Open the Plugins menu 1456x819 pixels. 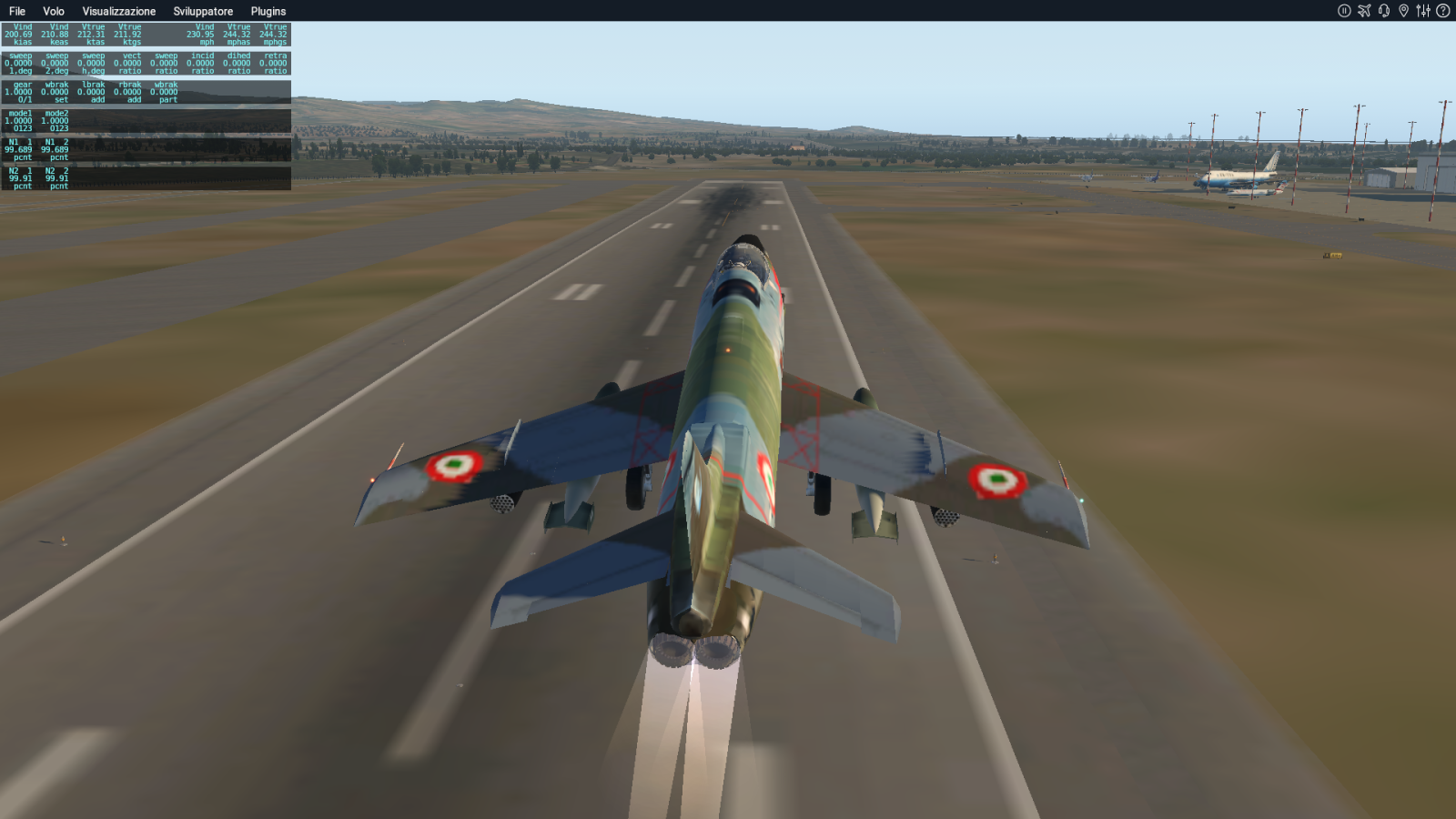point(268,11)
